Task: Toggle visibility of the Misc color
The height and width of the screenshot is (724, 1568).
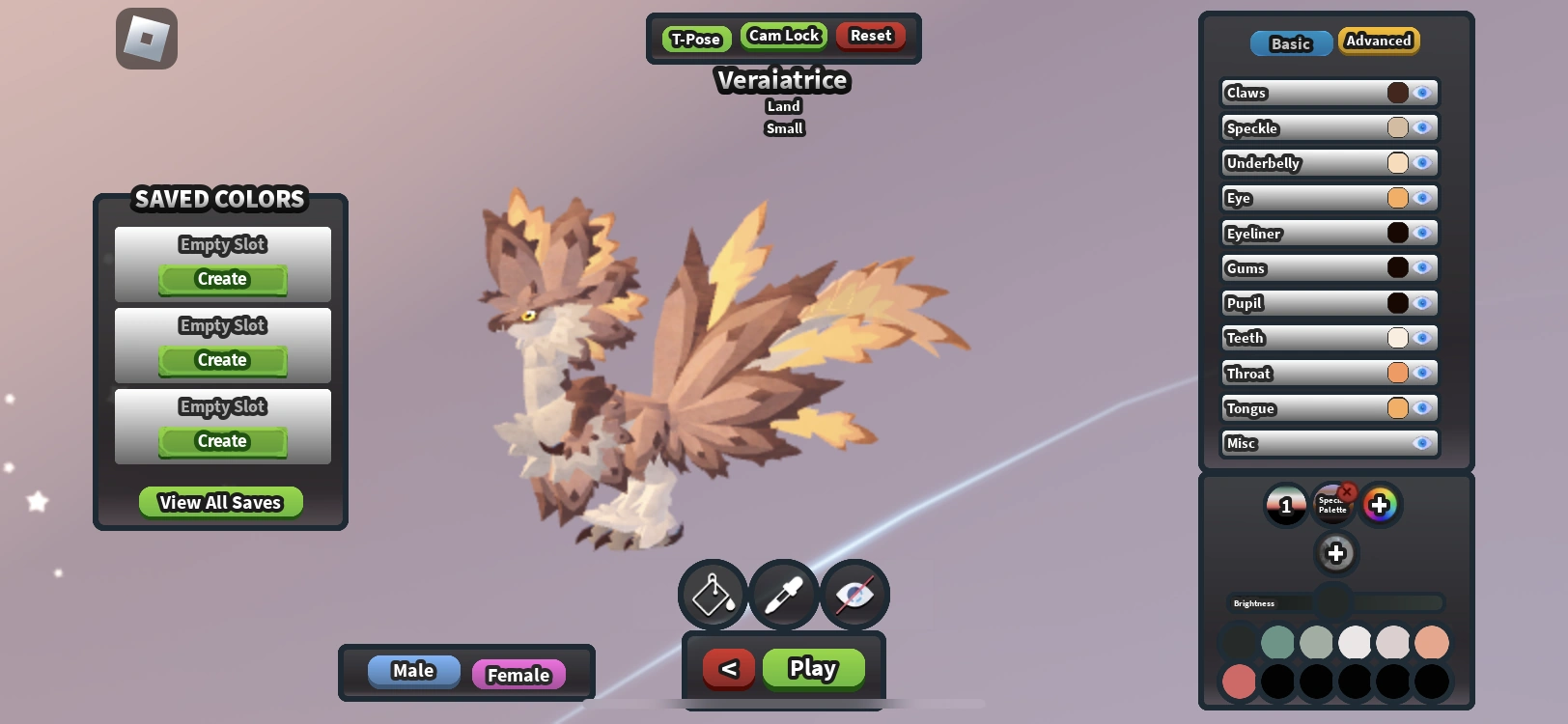Action: [x=1421, y=443]
